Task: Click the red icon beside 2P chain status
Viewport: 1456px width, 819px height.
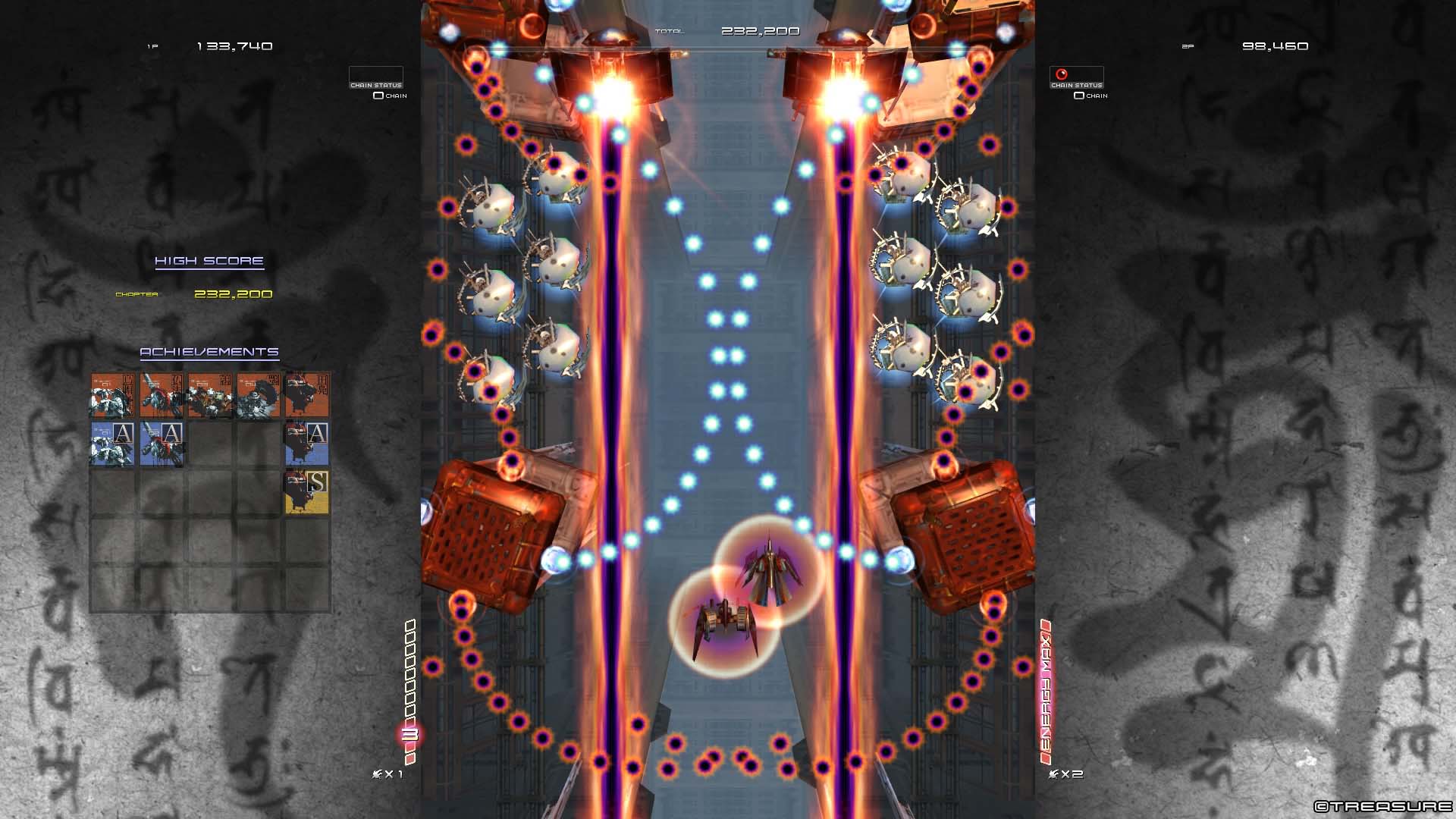Action: click(1061, 74)
